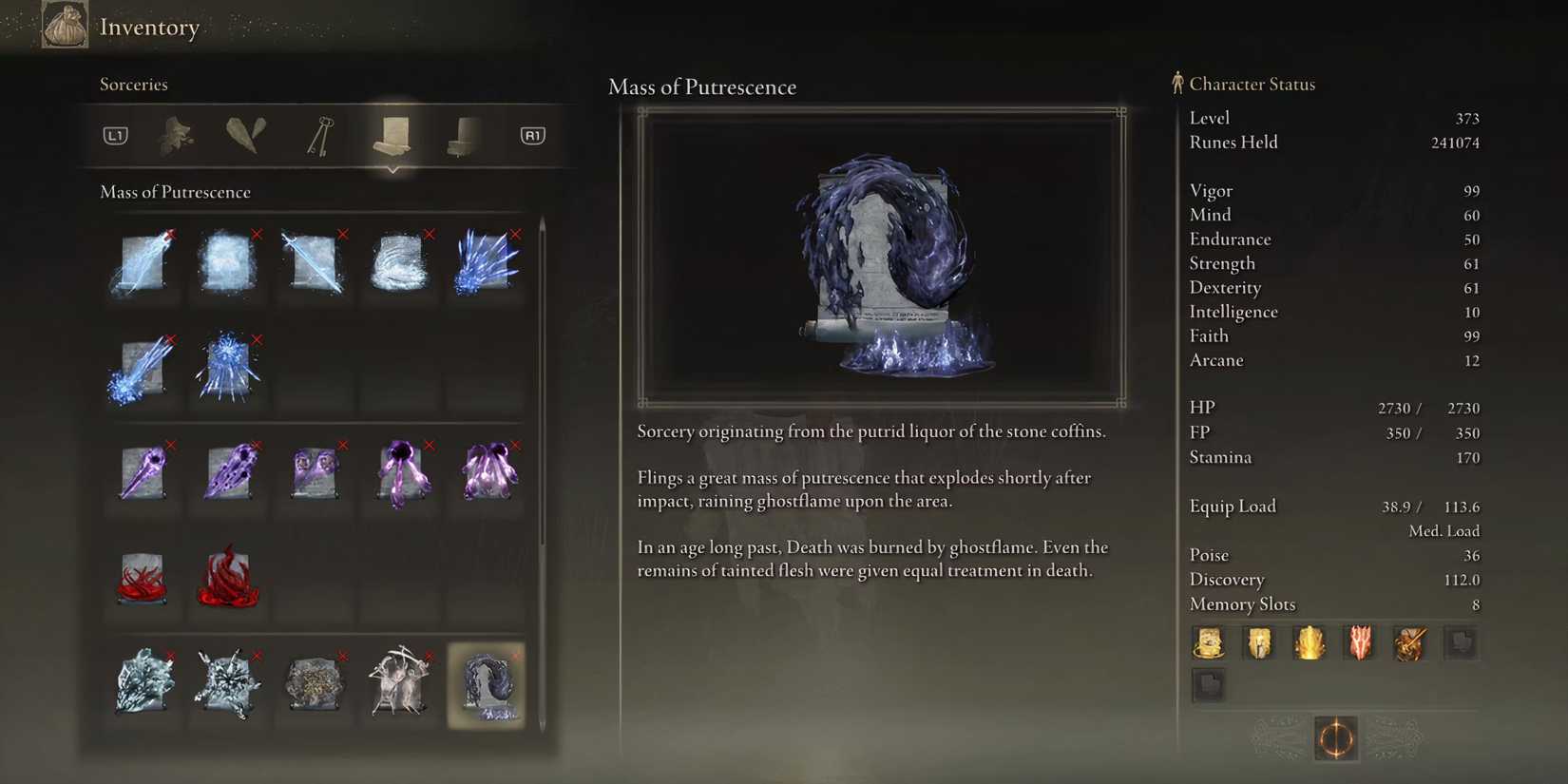The image size is (1568, 784).
Task: Click the Inventory pouch icon in the header
Action: click(65, 24)
